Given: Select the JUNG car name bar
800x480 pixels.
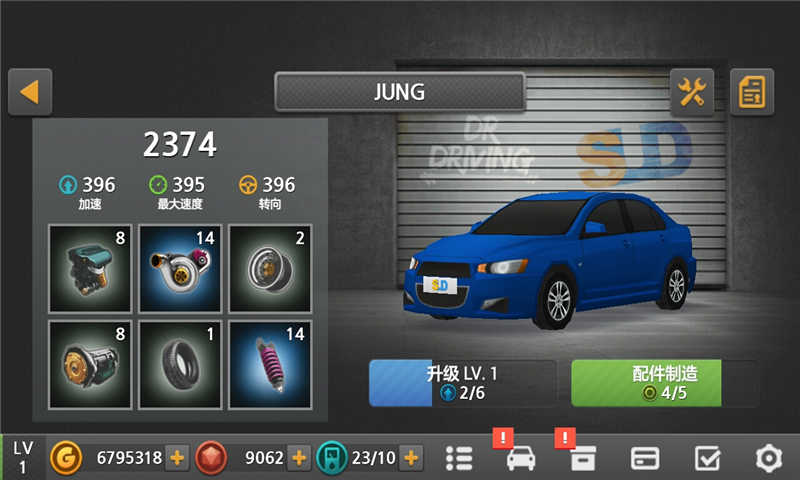Looking at the screenshot, I should (x=400, y=92).
